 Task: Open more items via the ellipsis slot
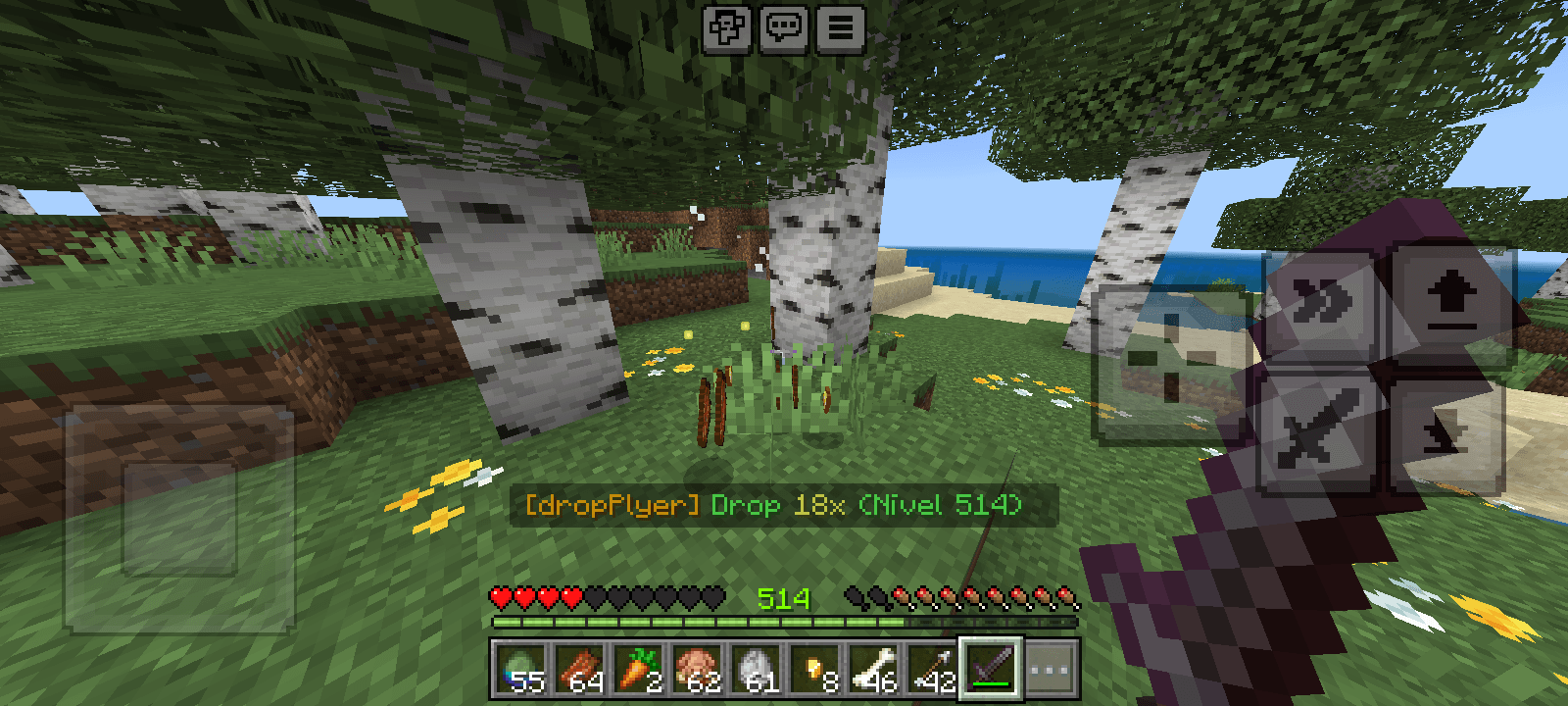[1051, 669]
